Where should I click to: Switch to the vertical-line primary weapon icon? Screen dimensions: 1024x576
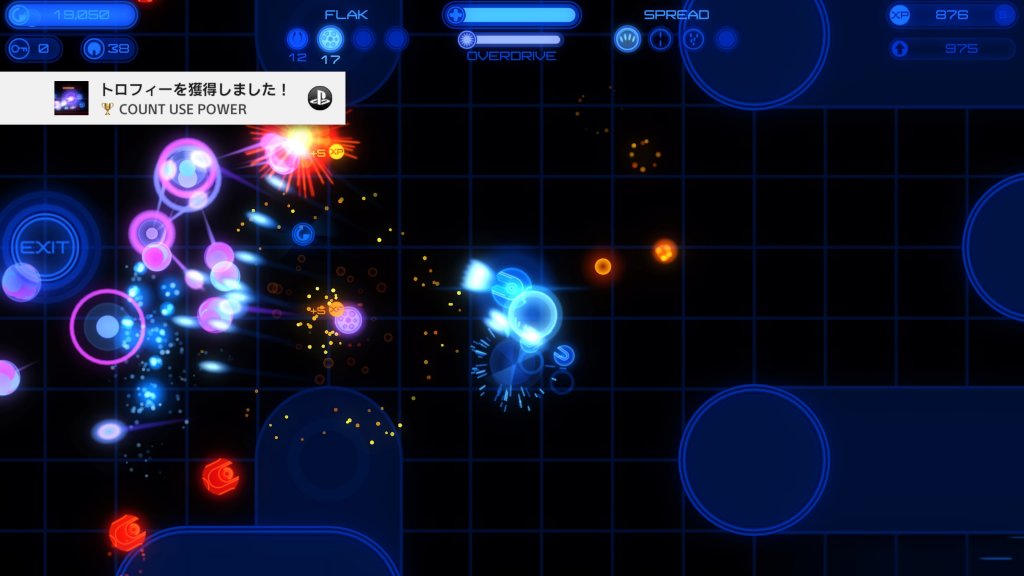[660, 39]
